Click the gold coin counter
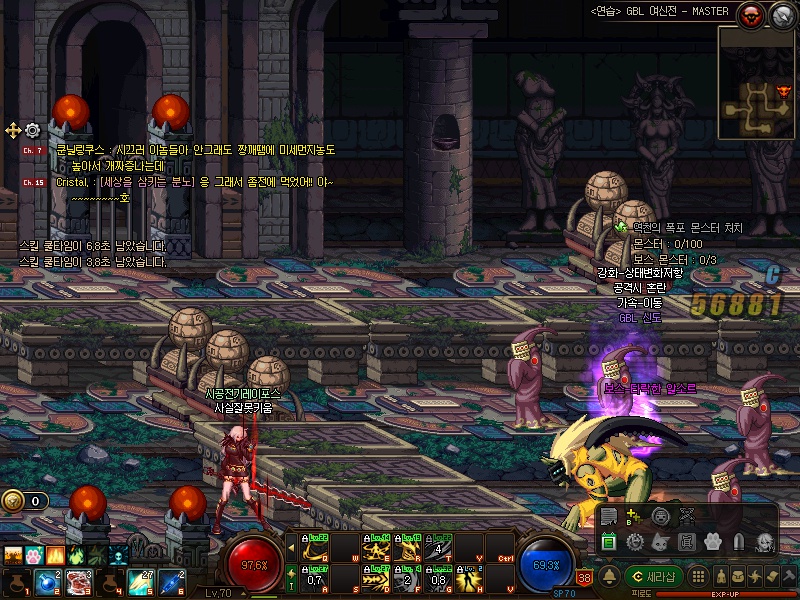Screen dimensions: 800x600 tap(24, 501)
